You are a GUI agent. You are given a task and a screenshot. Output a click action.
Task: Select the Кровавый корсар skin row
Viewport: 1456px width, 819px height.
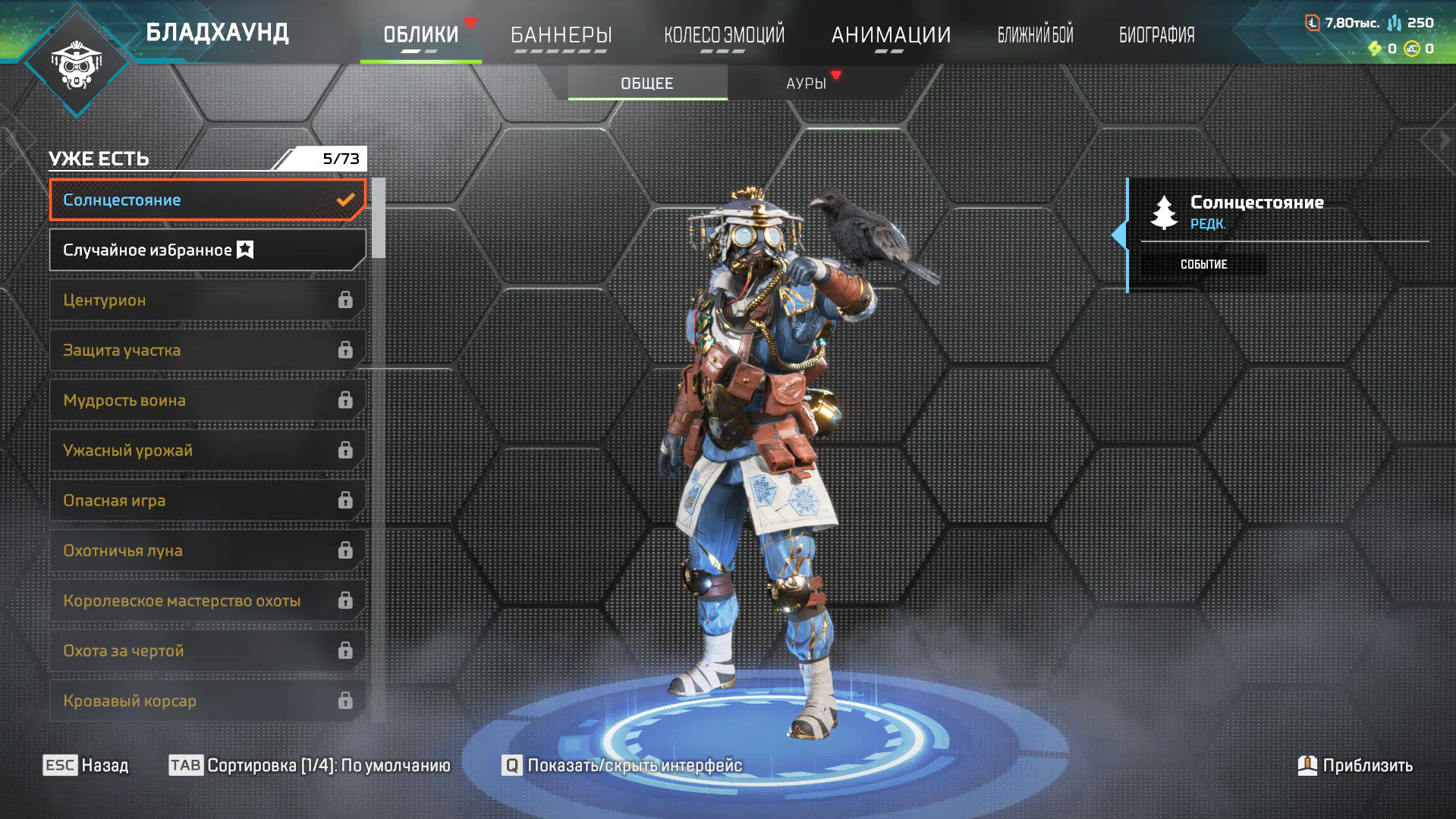point(207,701)
